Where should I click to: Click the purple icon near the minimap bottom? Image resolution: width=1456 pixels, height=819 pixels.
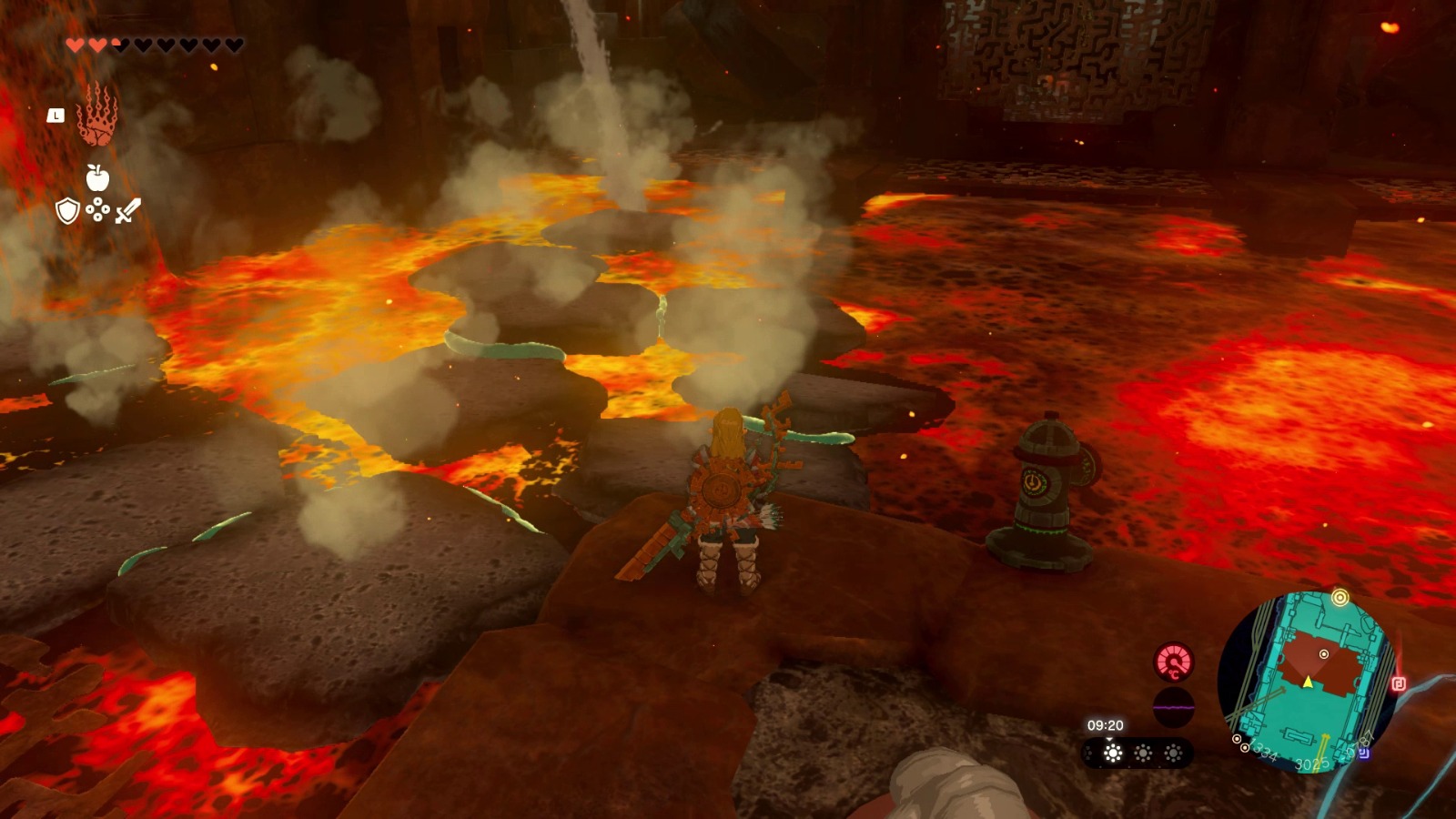click(1365, 754)
